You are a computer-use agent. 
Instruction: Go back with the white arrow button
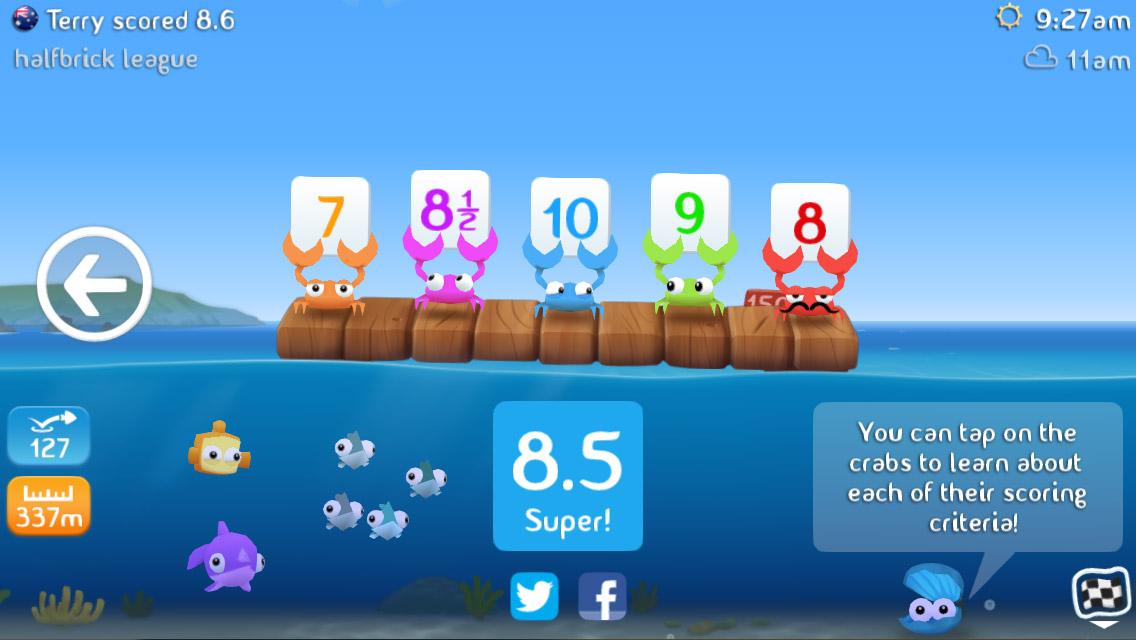click(x=94, y=284)
